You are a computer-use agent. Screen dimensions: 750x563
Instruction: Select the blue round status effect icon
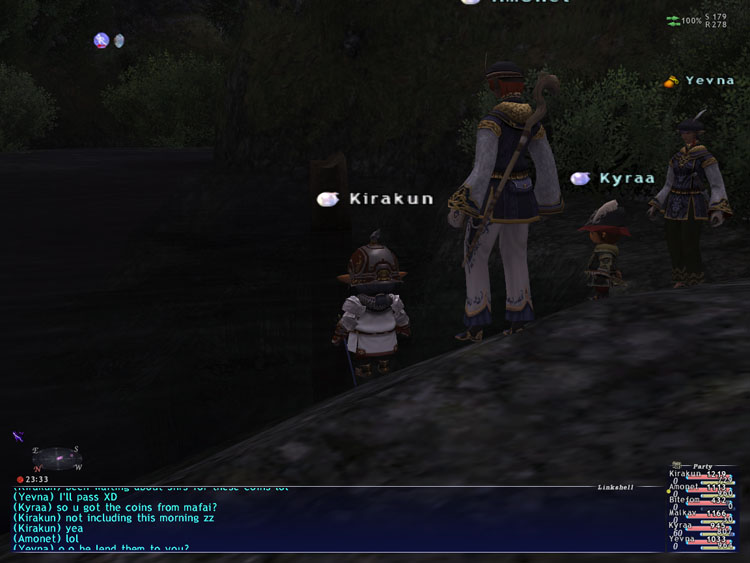pyautogui.click(x=101, y=41)
